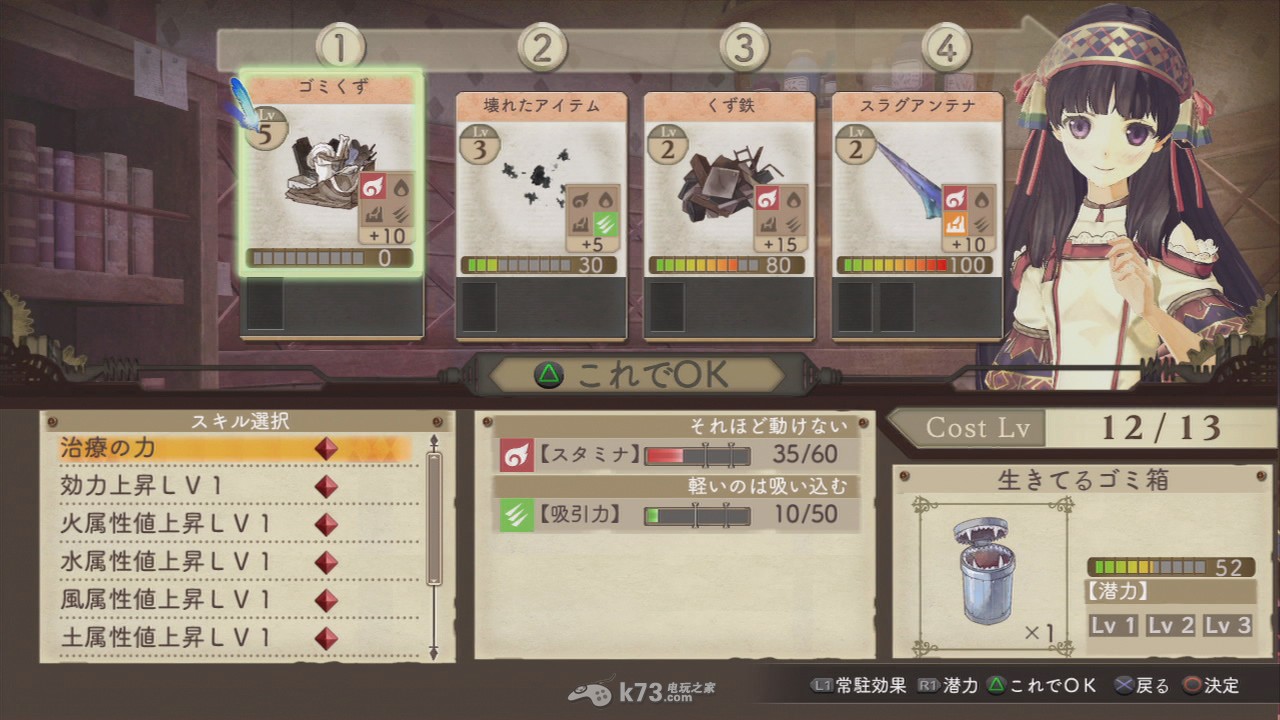1280x720 pixels.
Task: Select the 潜力 Lv 2 box
Action: pyautogui.click(x=1170, y=626)
